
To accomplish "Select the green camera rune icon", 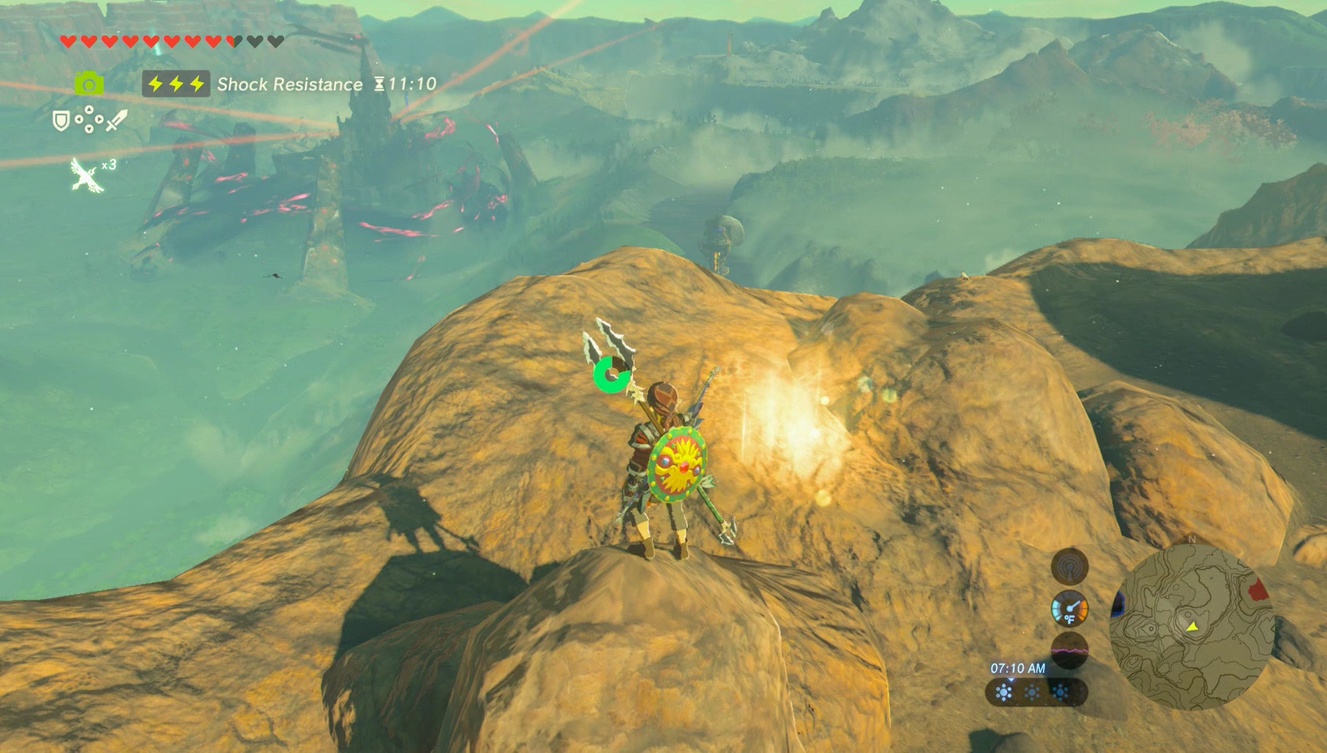I will (89, 84).
